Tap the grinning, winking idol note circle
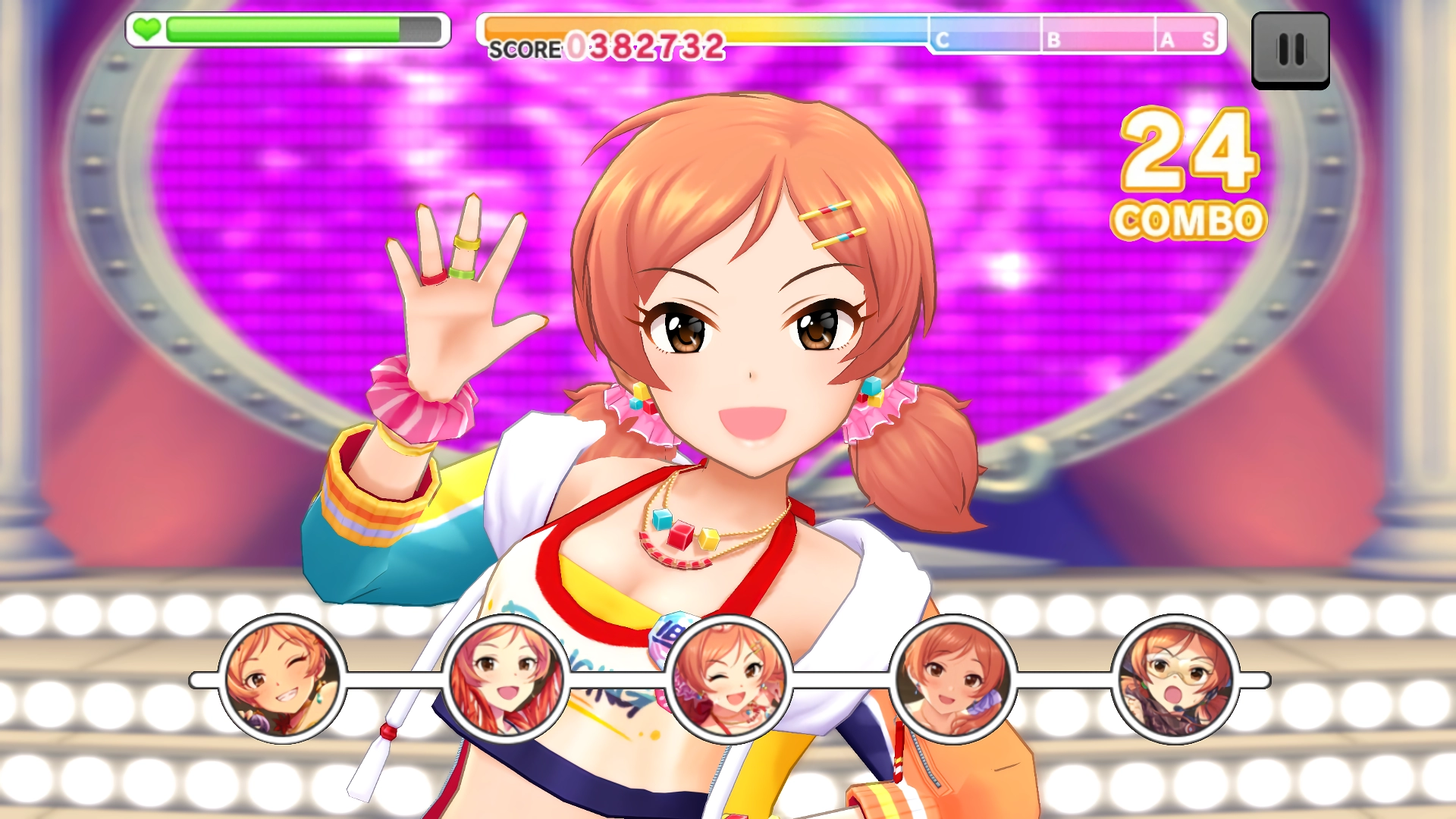This screenshot has width=1456, height=819. click(282, 679)
